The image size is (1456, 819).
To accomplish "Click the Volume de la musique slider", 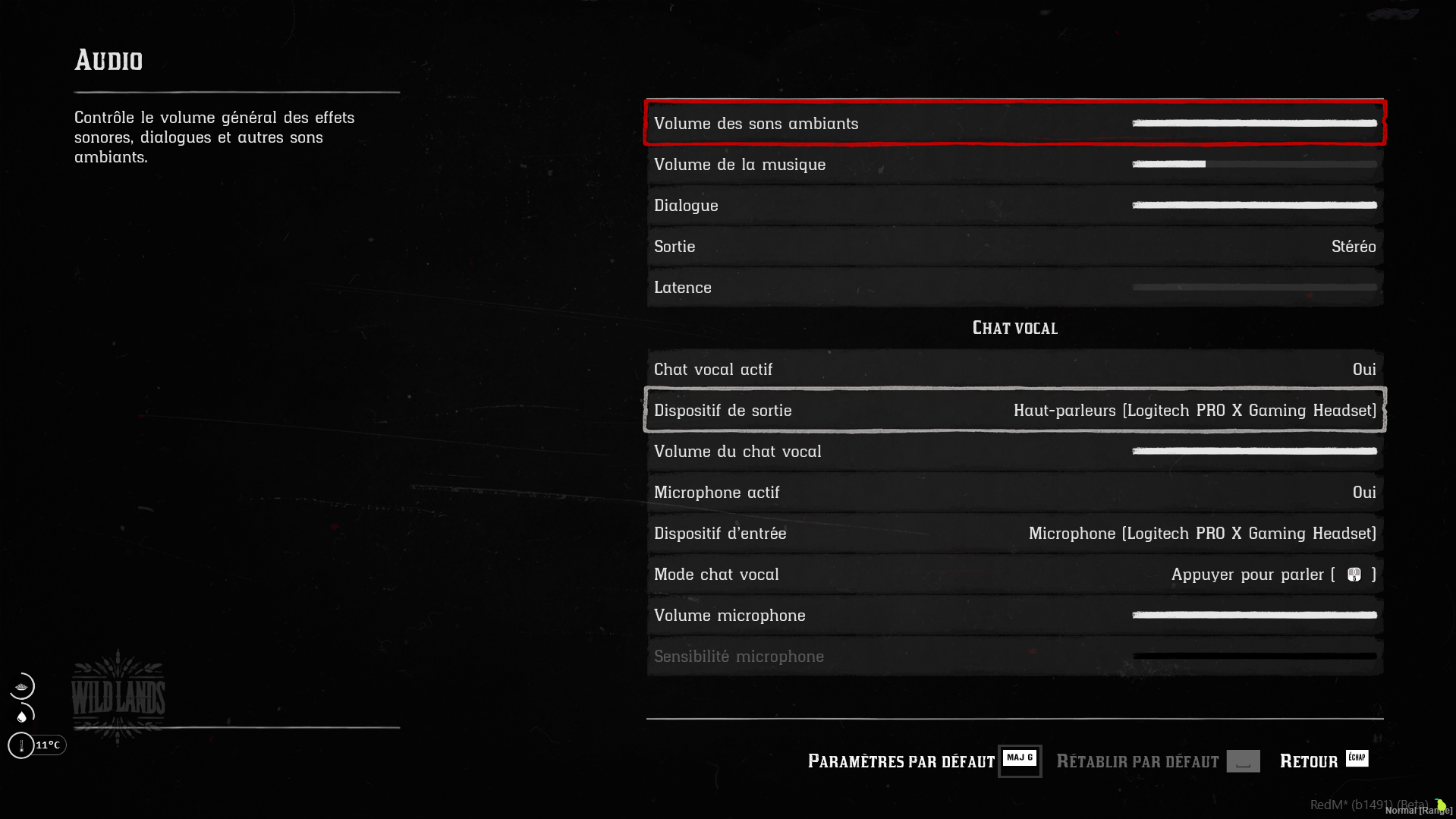I will click(x=1253, y=164).
